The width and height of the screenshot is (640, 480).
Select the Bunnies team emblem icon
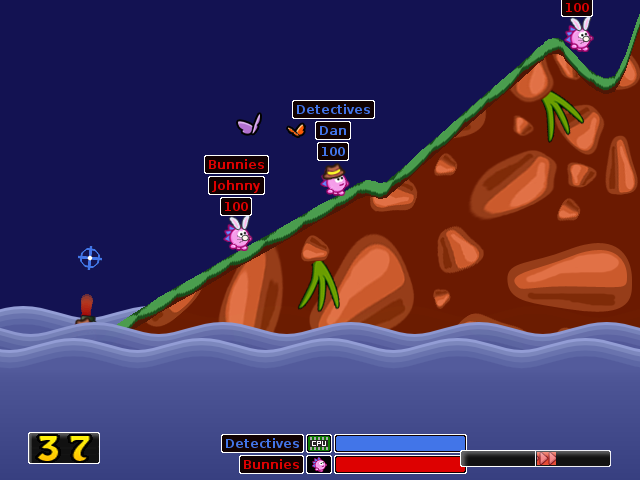click(x=319, y=464)
